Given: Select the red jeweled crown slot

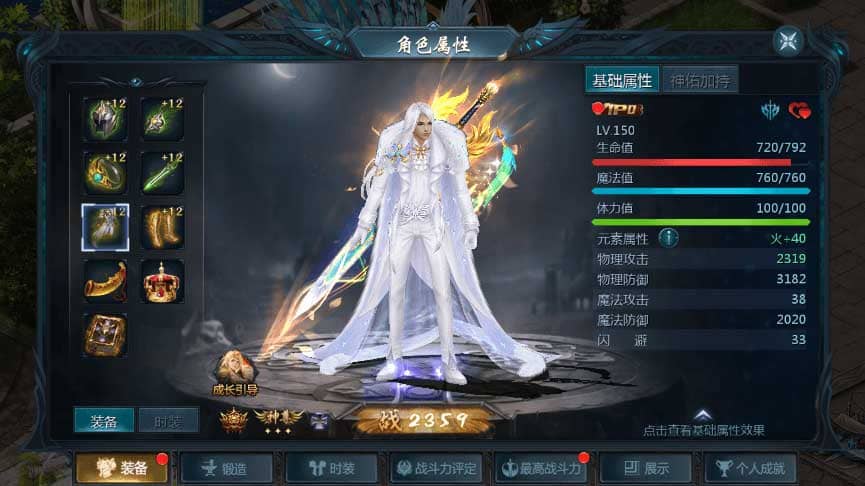Looking at the screenshot, I should coord(162,281).
